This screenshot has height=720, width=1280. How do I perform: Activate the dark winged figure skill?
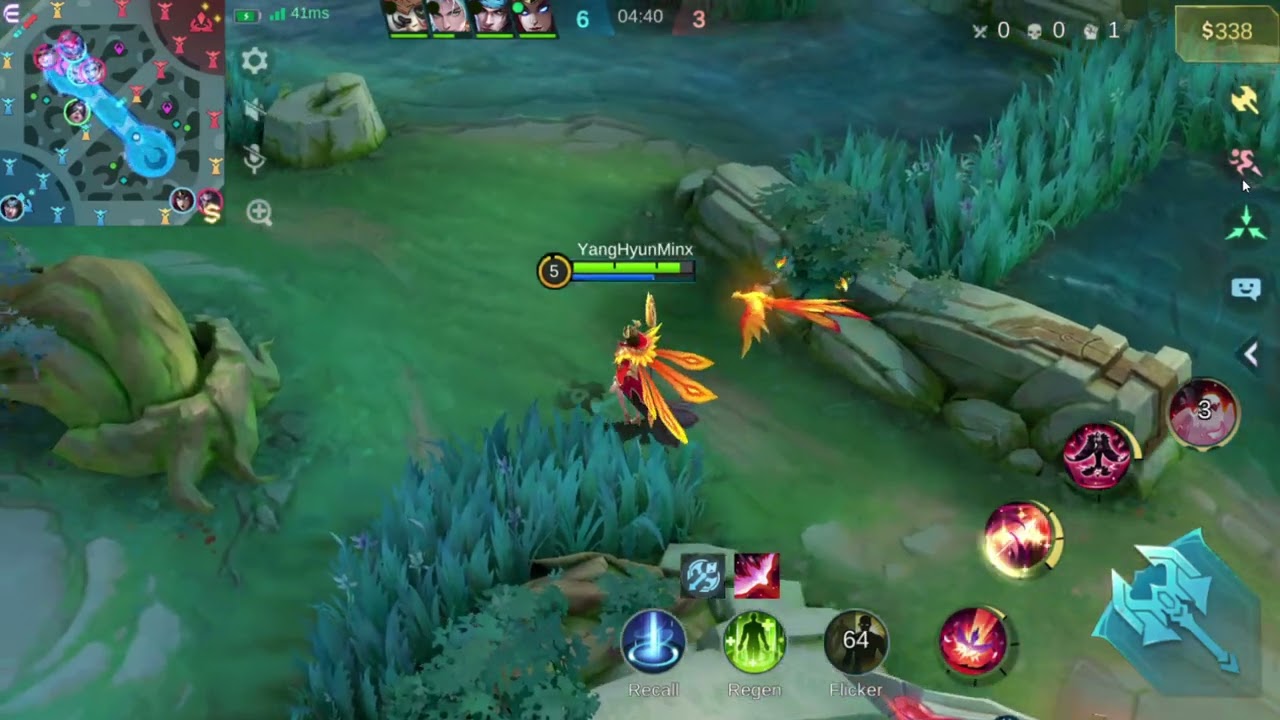pyautogui.click(x=1098, y=455)
